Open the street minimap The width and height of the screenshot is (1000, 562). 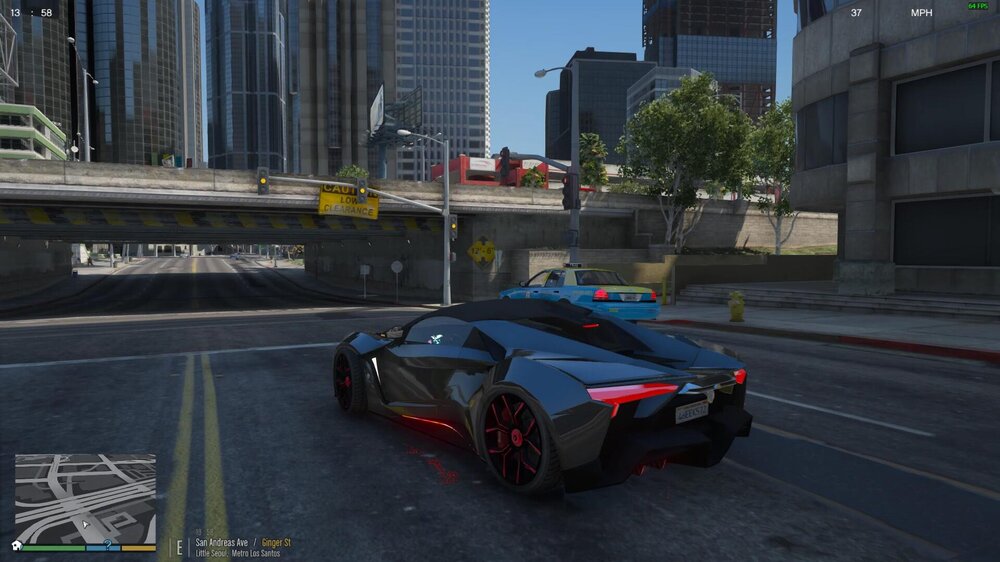85,498
